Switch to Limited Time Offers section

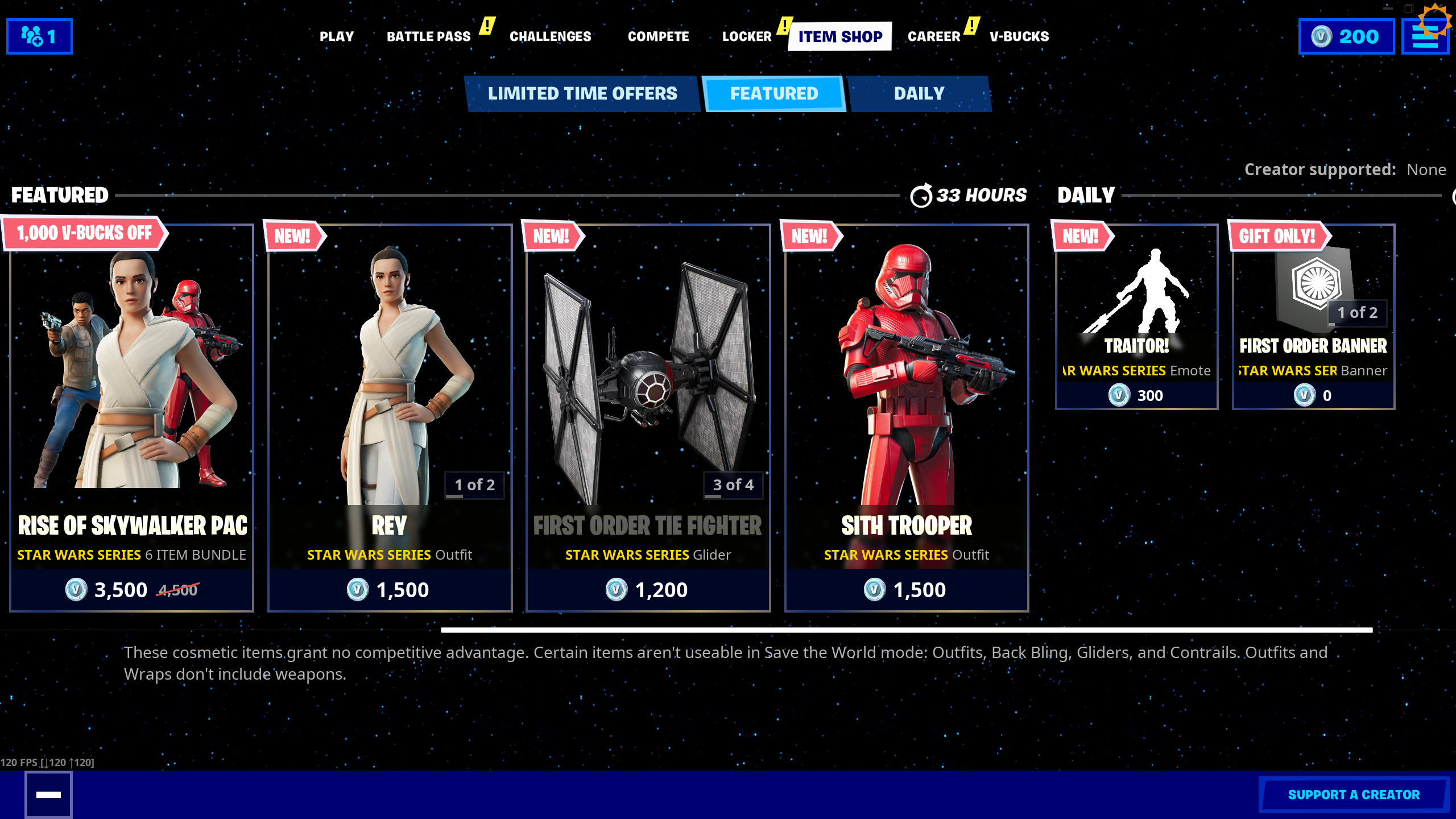tap(582, 94)
